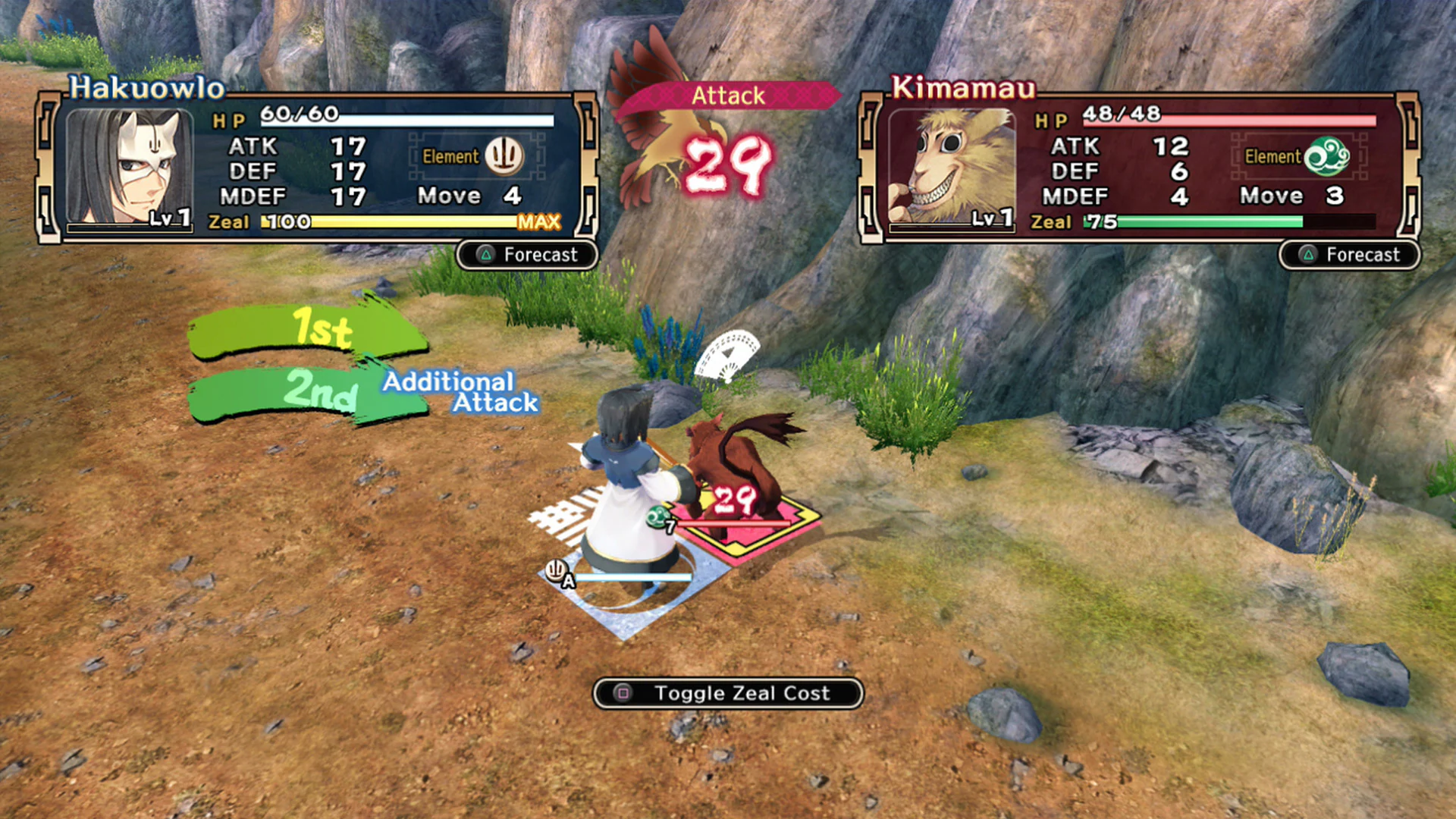This screenshot has width=1456, height=819.
Task: Click Hakuowlo's Element symbol
Action: pos(504,155)
